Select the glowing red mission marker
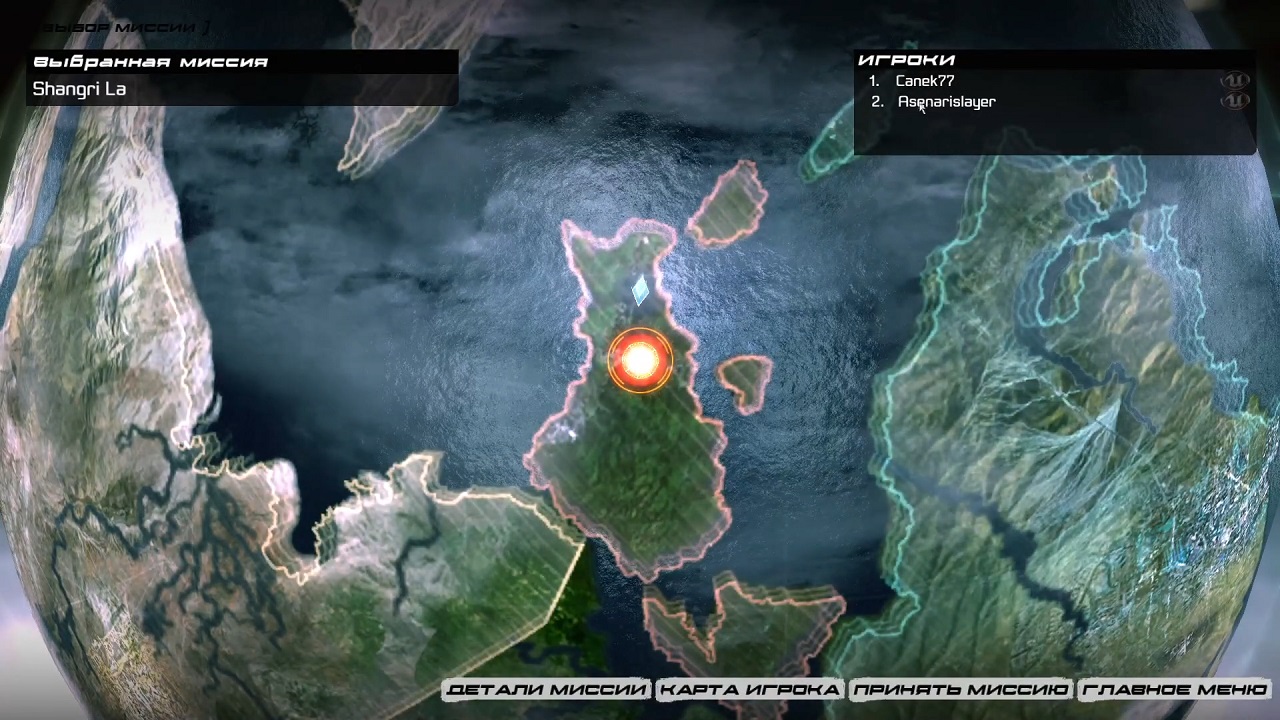 (x=640, y=359)
